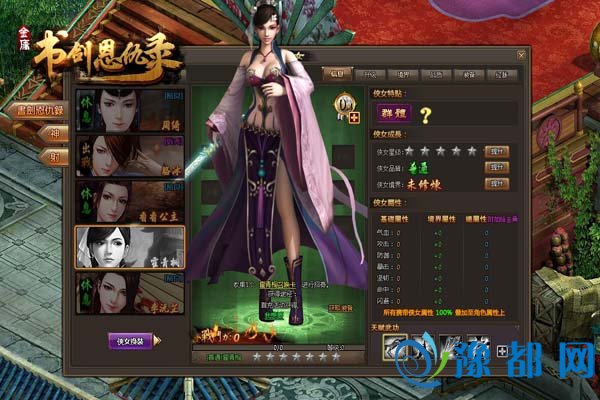This screenshot has height=400, width=600.
Task: Click the upgrade button beside 侠女境界 未修炼
Action: click(494, 183)
